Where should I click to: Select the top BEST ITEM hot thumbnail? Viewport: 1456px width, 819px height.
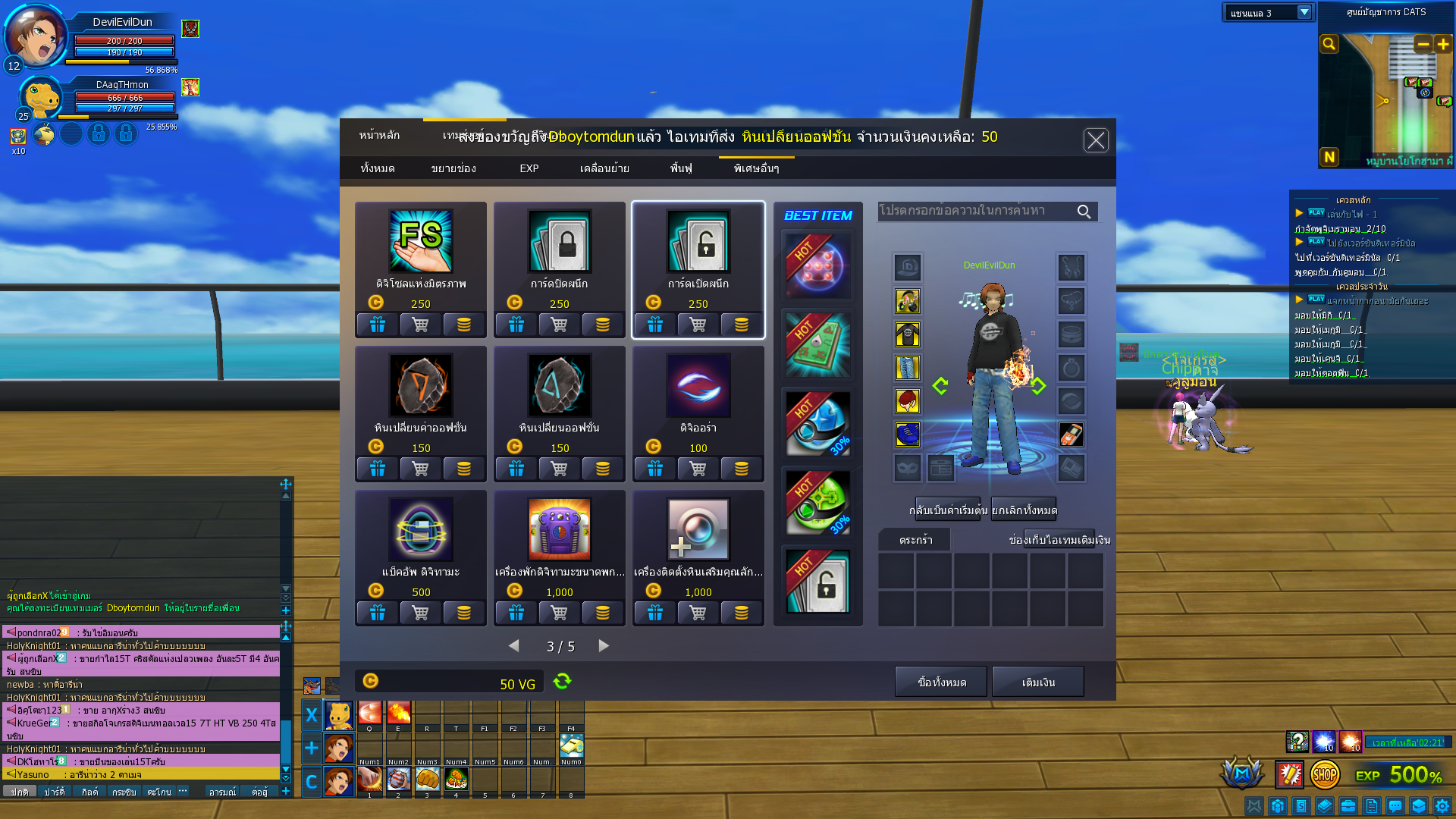click(x=818, y=265)
